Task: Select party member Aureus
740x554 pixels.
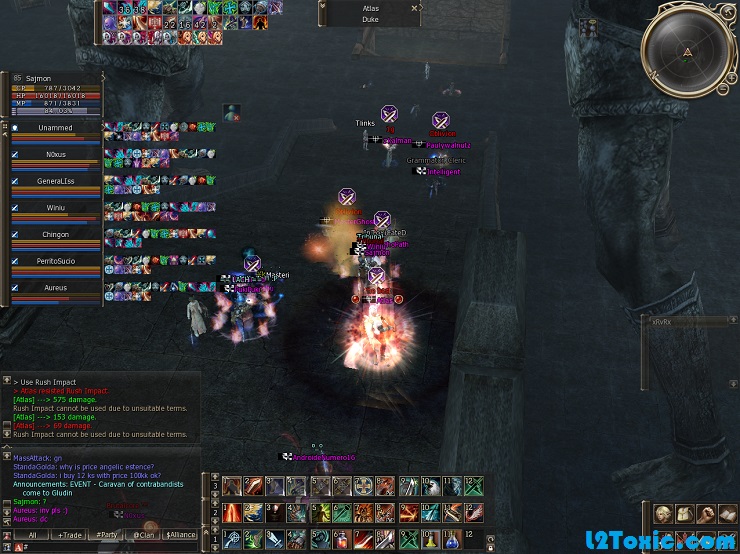Action: pos(54,287)
